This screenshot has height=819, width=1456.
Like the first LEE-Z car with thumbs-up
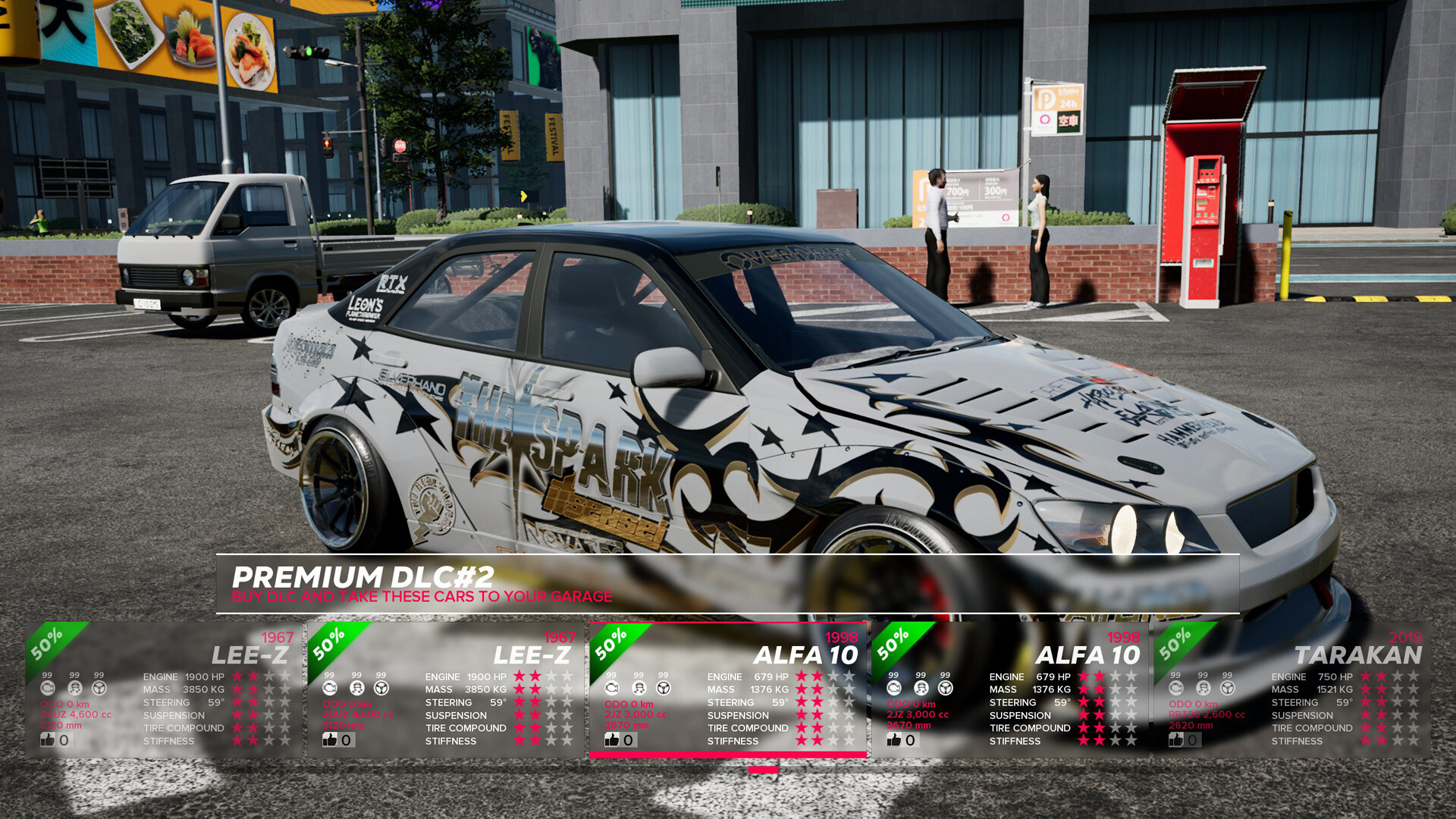pos(48,740)
